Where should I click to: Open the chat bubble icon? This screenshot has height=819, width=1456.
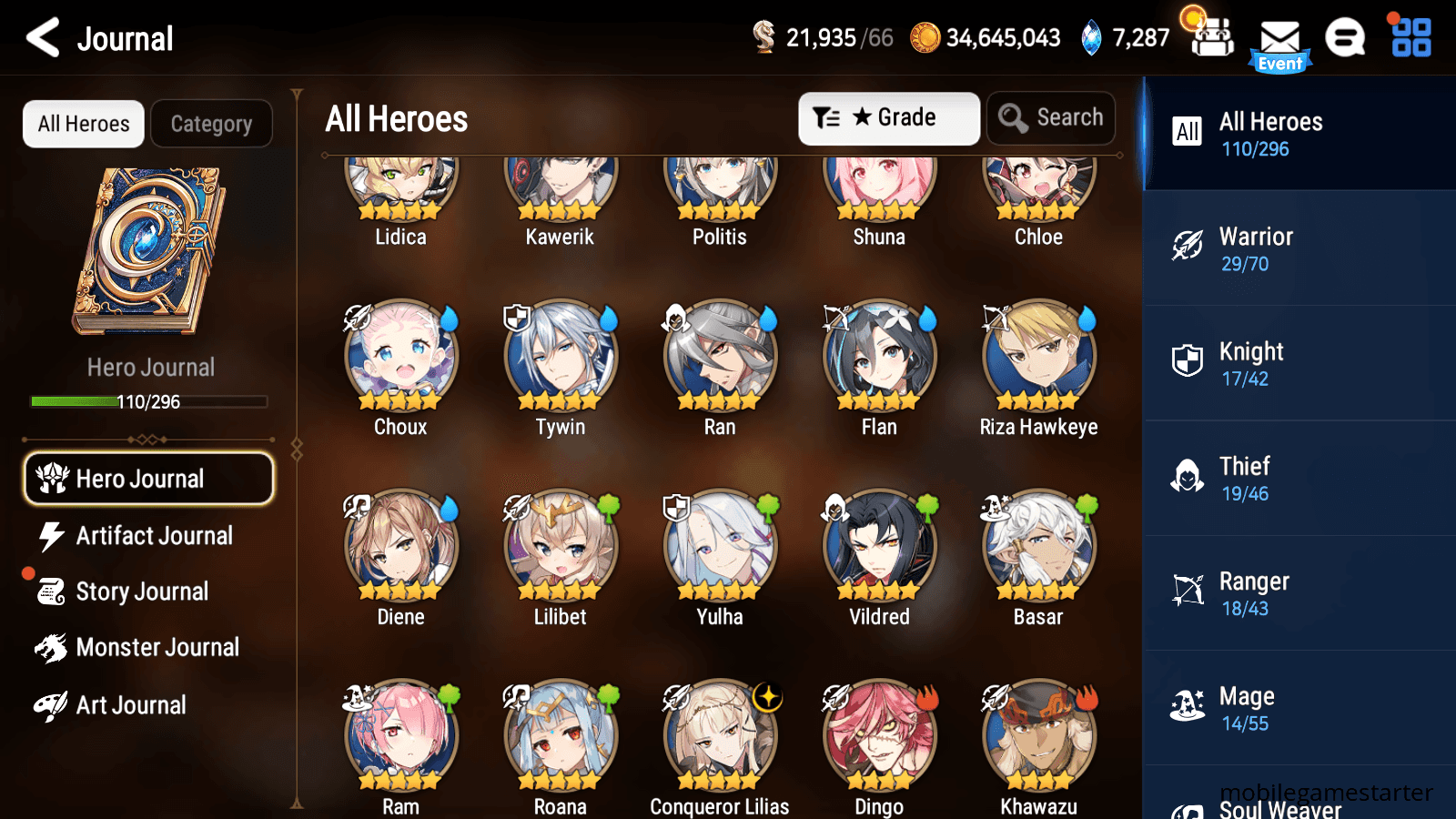point(1345,38)
